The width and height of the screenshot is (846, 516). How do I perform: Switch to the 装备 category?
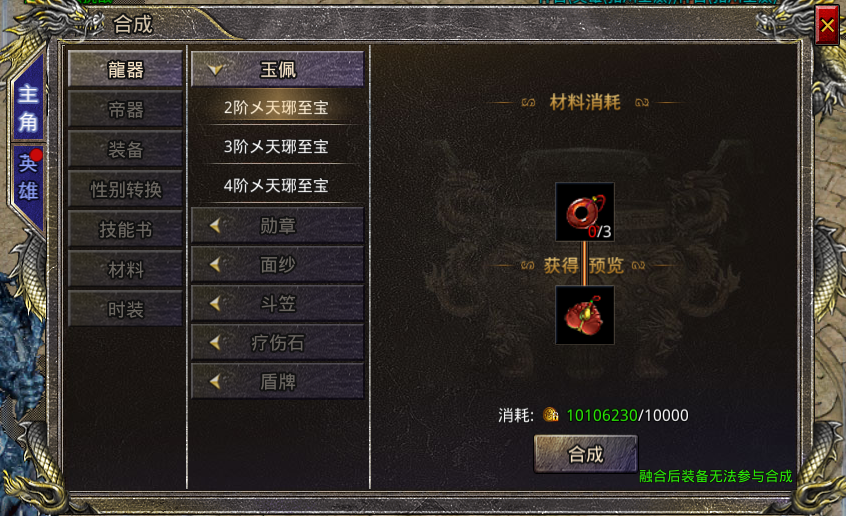click(x=125, y=149)
